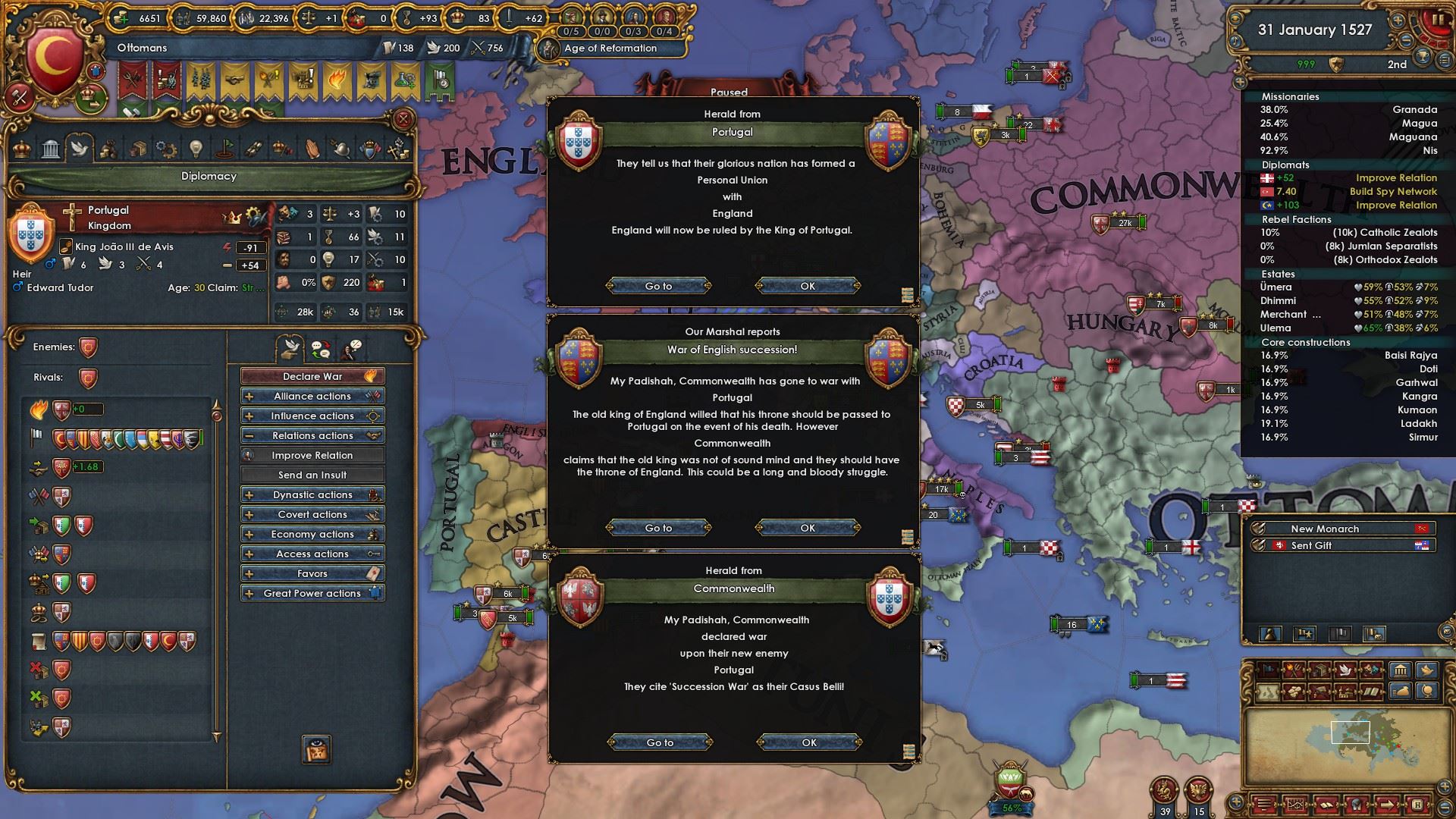Collapse the Relations actions section
This screenshot has height=819, width=1456.
pos(312,435)
